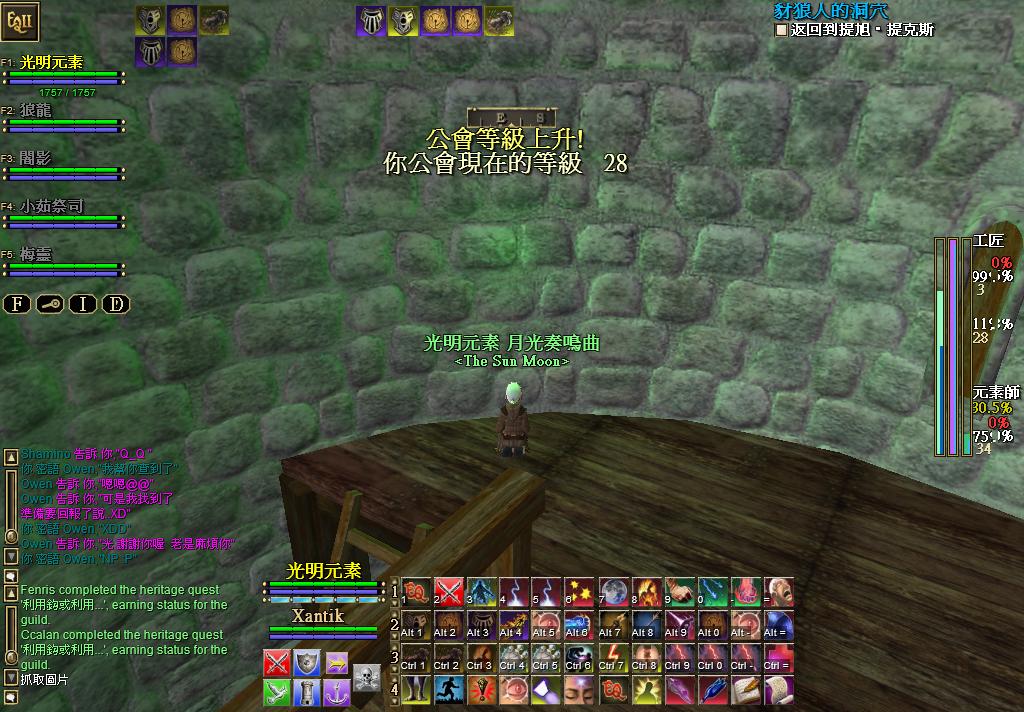
Task: Select group member 小茹祭司
Action: (52, 206)
